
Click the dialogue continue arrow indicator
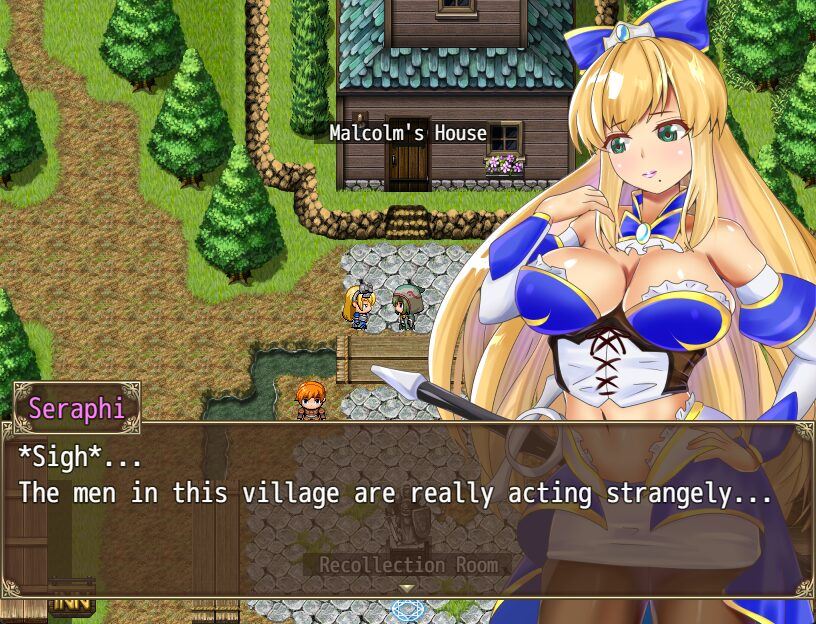407,588
